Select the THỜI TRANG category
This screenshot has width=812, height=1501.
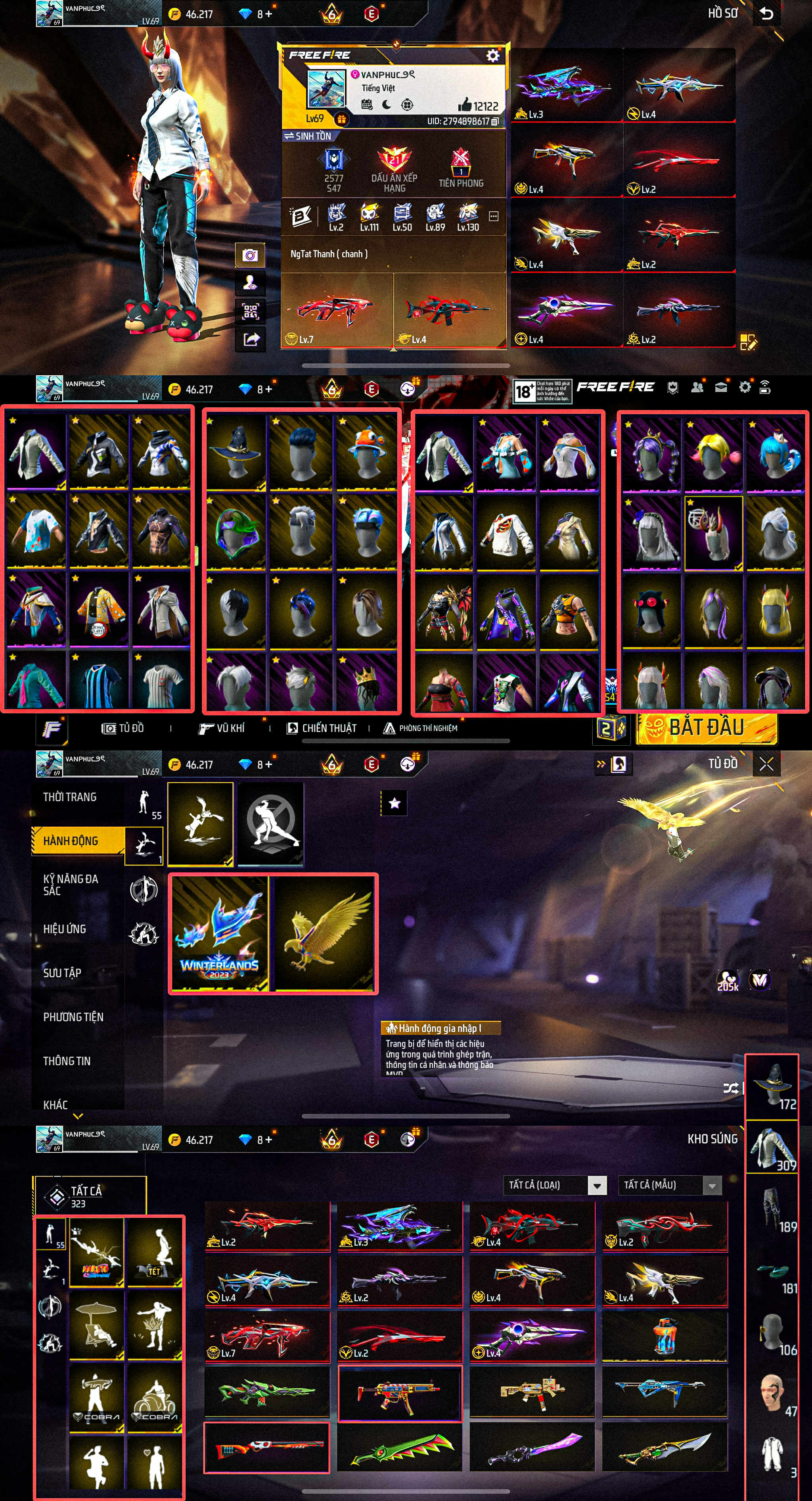pos(70,797)
